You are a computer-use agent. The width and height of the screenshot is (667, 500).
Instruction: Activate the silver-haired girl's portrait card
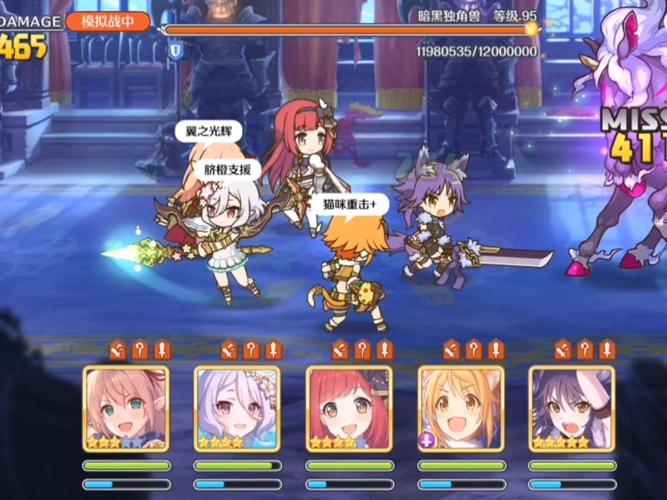tap(237, 408)
